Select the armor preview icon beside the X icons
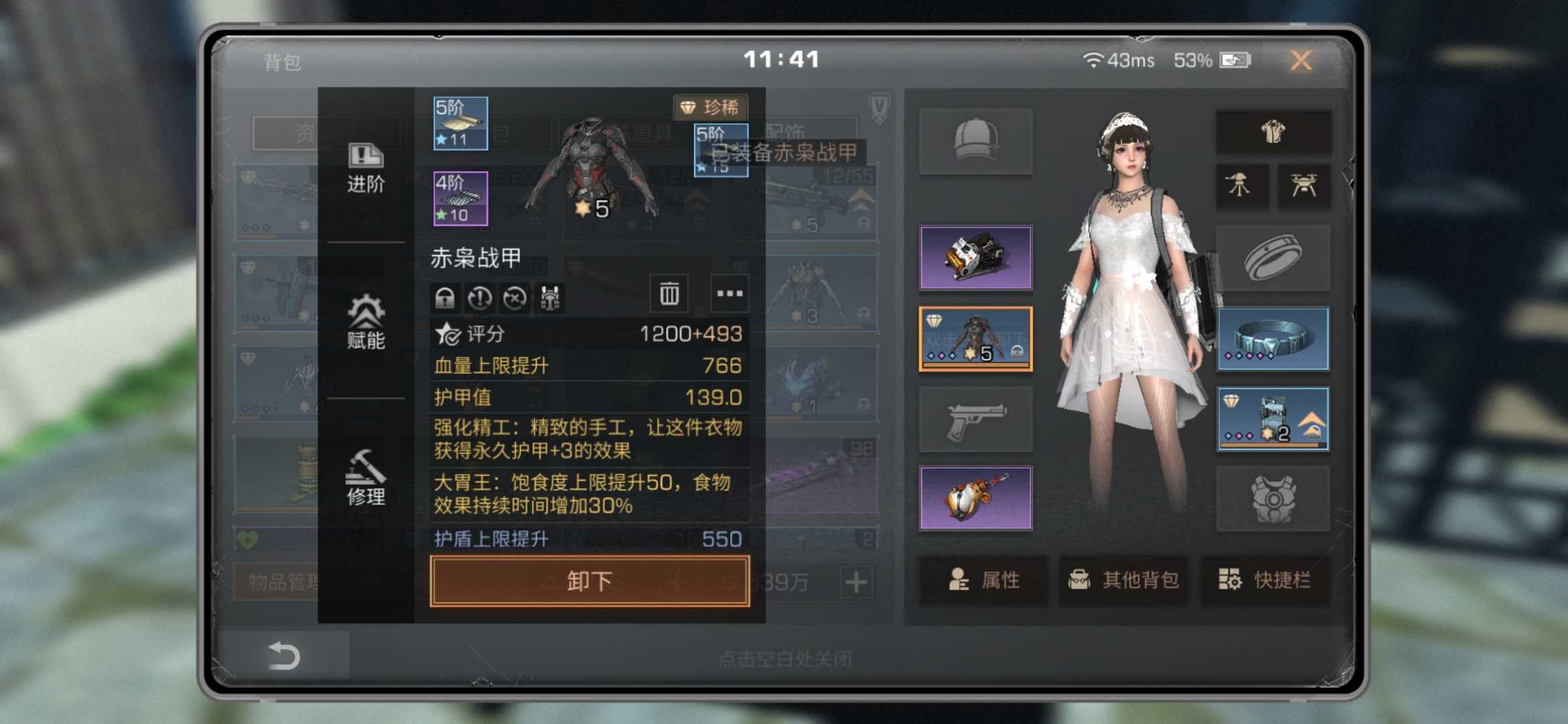Viewport: 1568px width, 724px height. click(549, 297)
